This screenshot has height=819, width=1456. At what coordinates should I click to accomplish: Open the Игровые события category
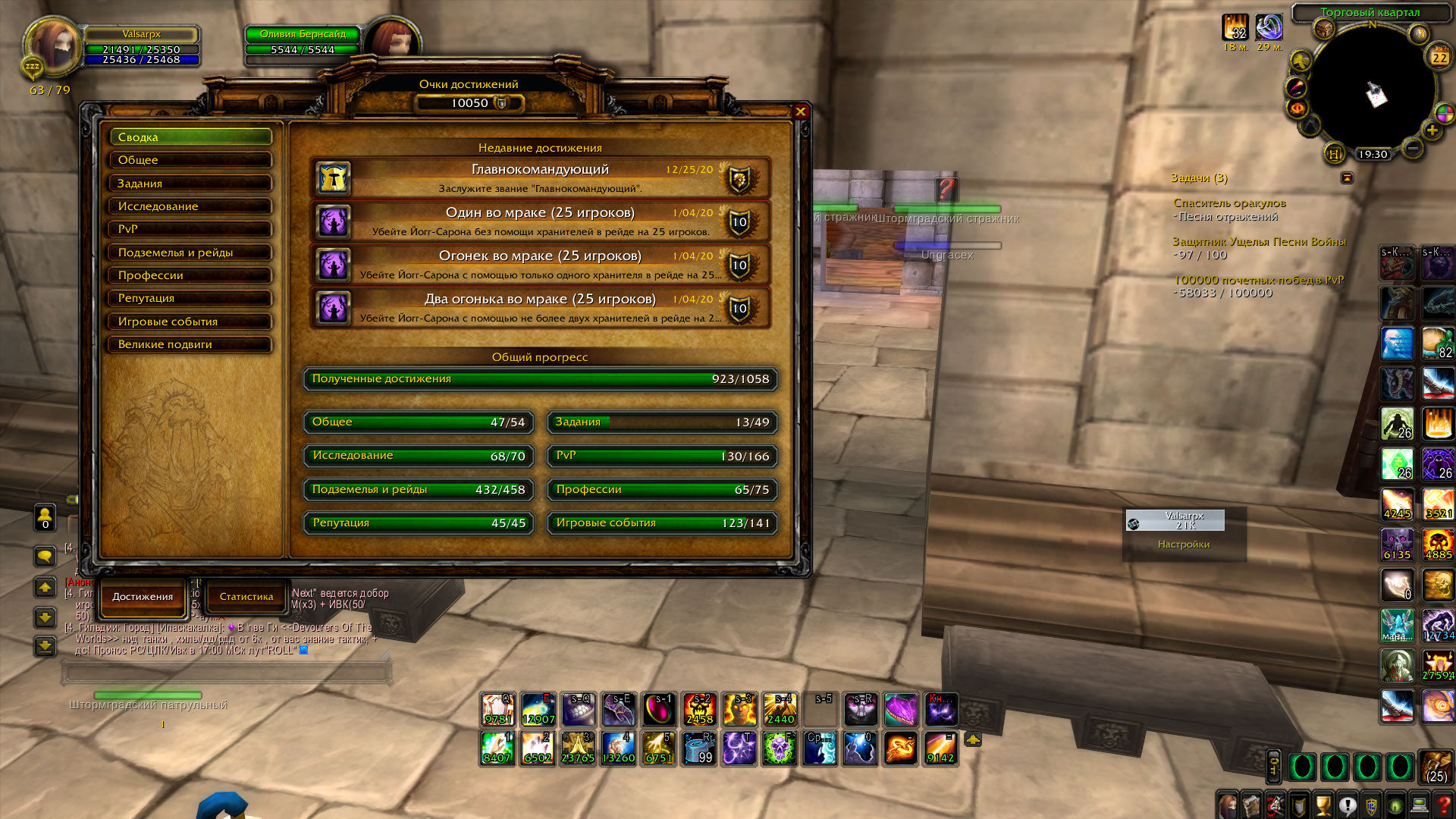pos(190,322)
